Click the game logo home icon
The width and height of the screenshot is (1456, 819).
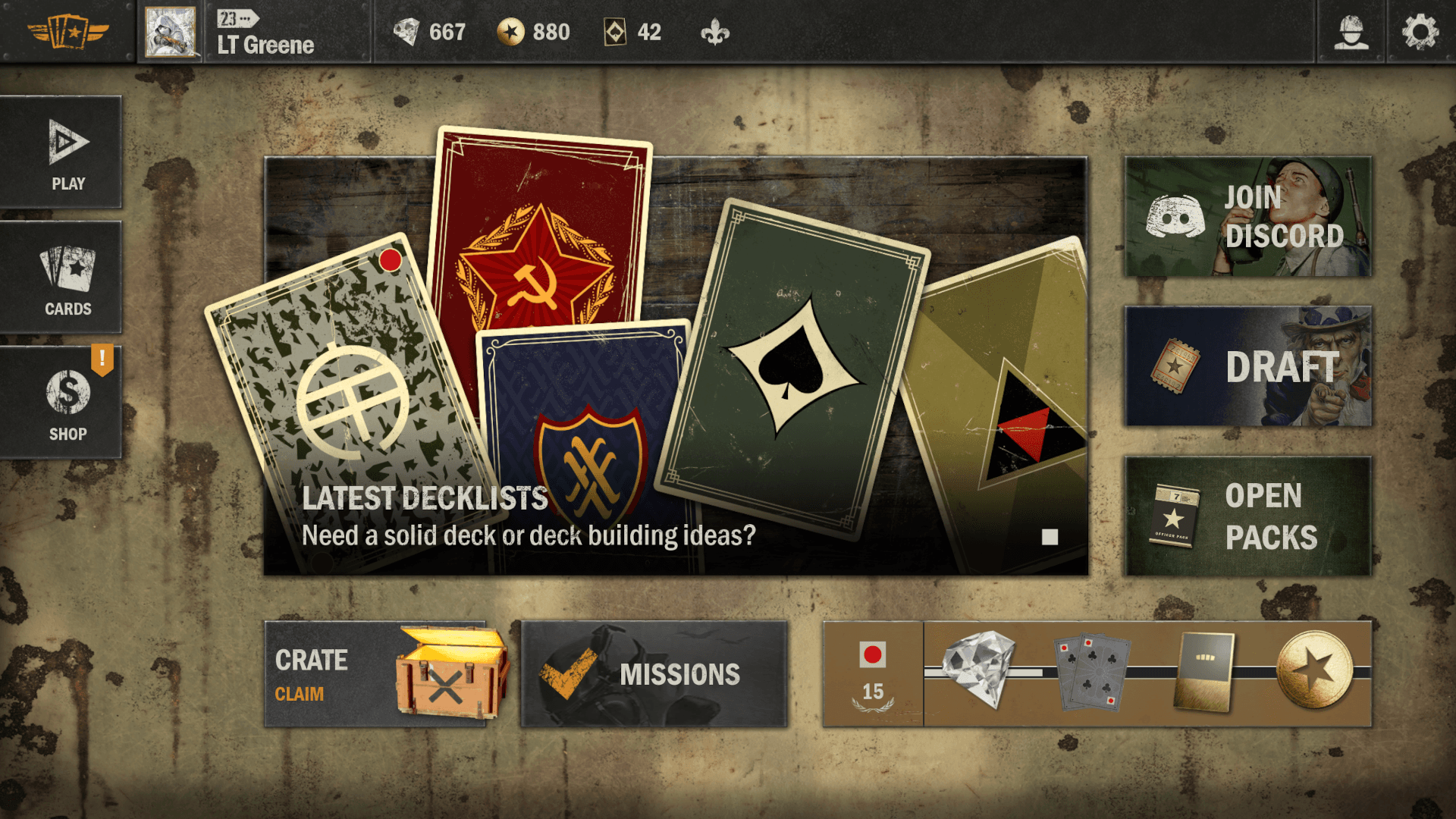point(67,32)
